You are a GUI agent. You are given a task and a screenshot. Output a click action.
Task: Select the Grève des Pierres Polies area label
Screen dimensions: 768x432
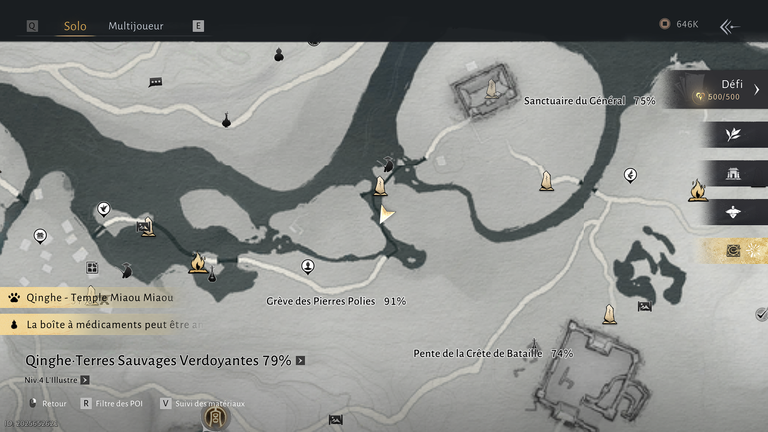point(336,301)
